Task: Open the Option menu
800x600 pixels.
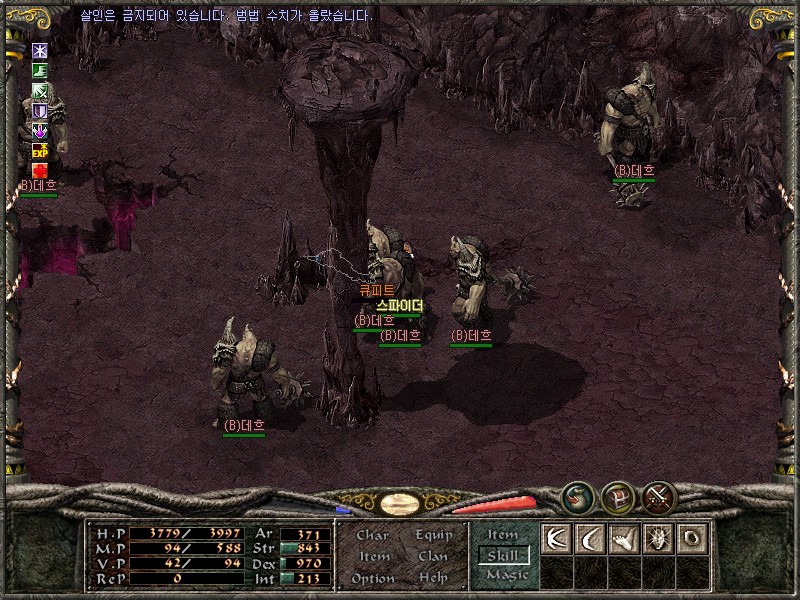Action: 372,578
